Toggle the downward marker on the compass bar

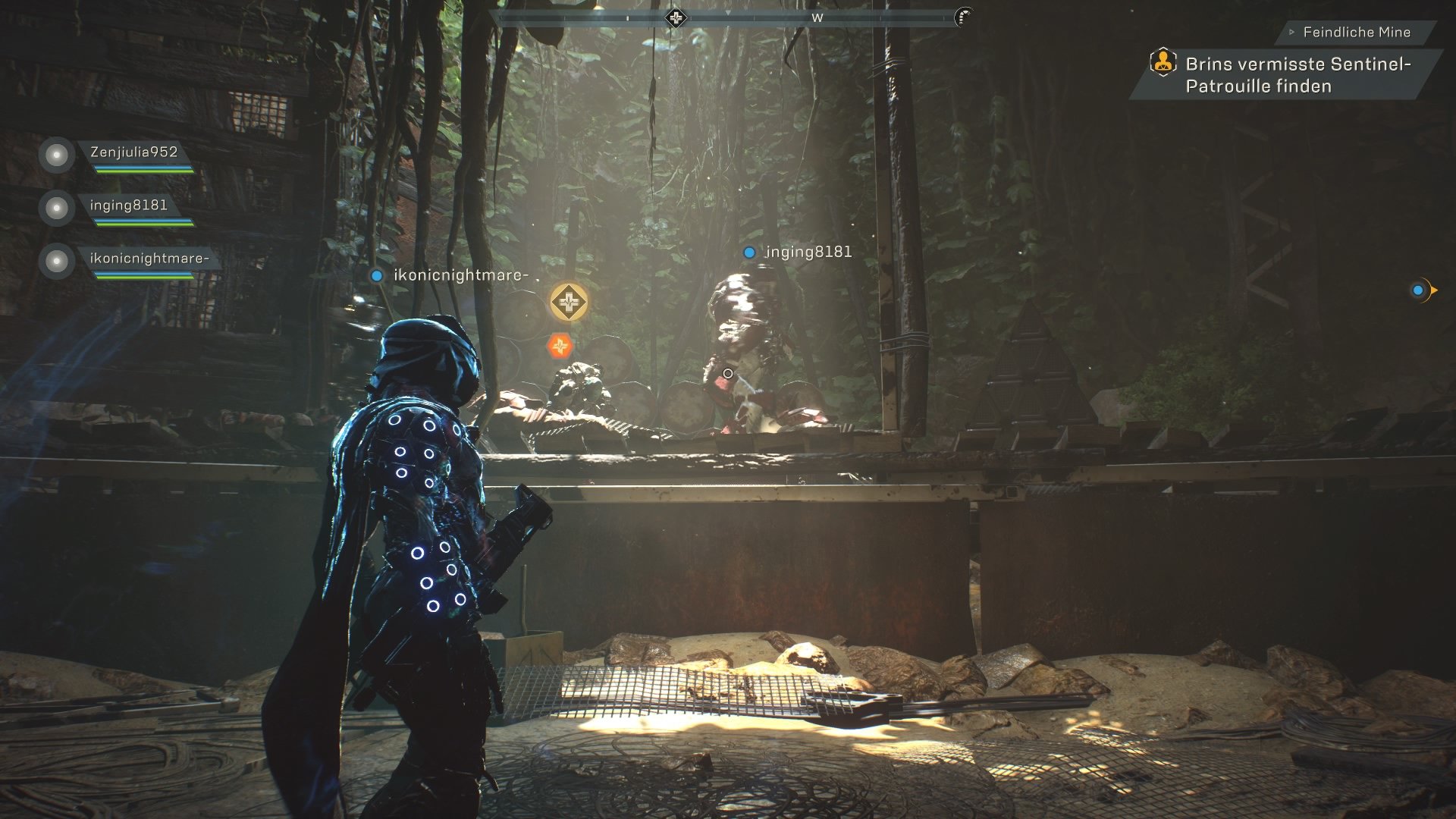730,13
